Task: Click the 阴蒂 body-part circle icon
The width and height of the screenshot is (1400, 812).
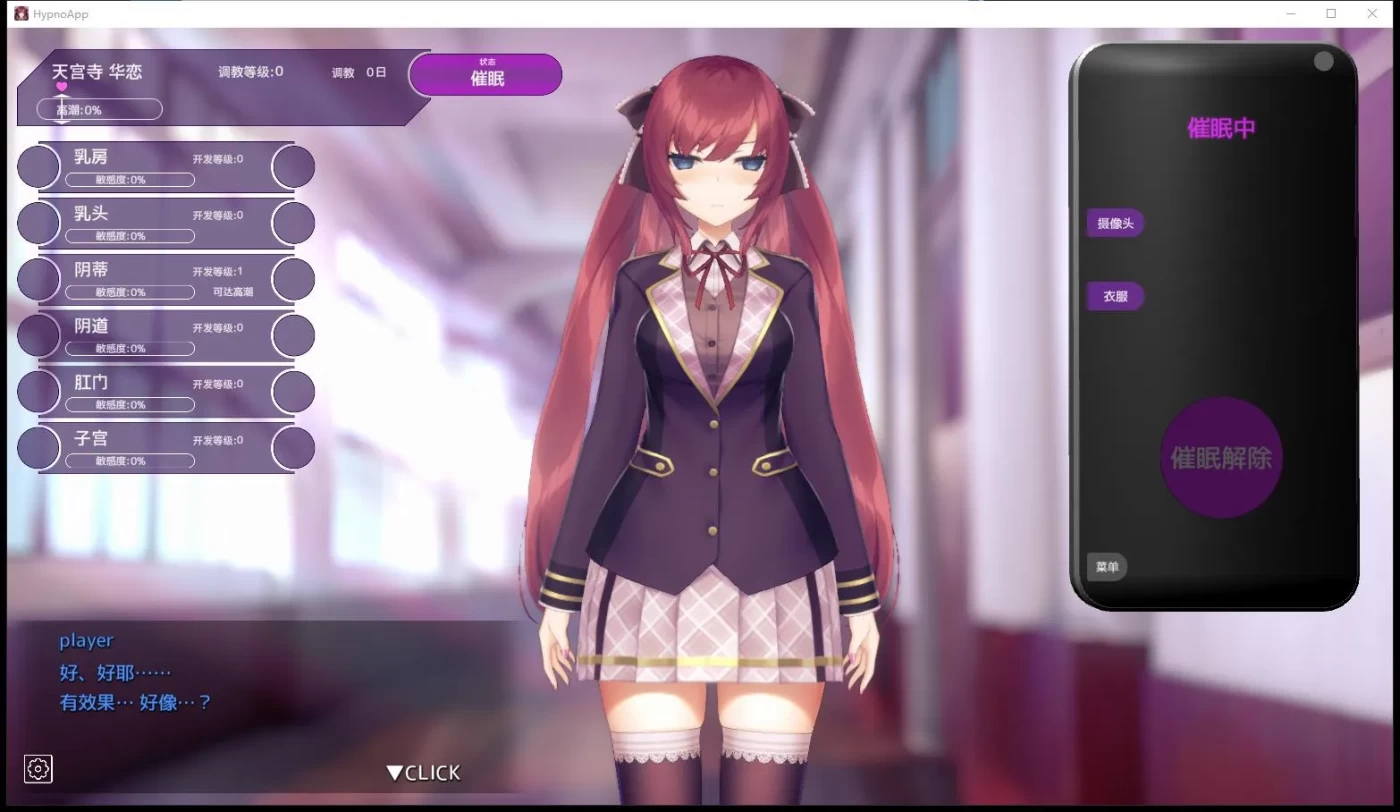Action: click(x=37, y=279)
